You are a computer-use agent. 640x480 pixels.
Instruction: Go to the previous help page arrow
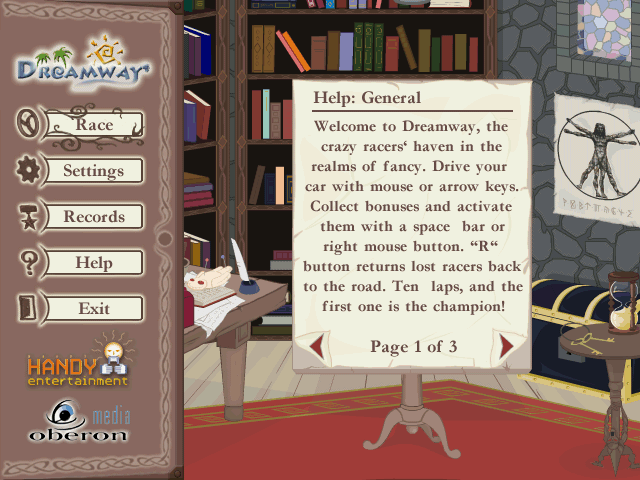[x=317, y=347]
